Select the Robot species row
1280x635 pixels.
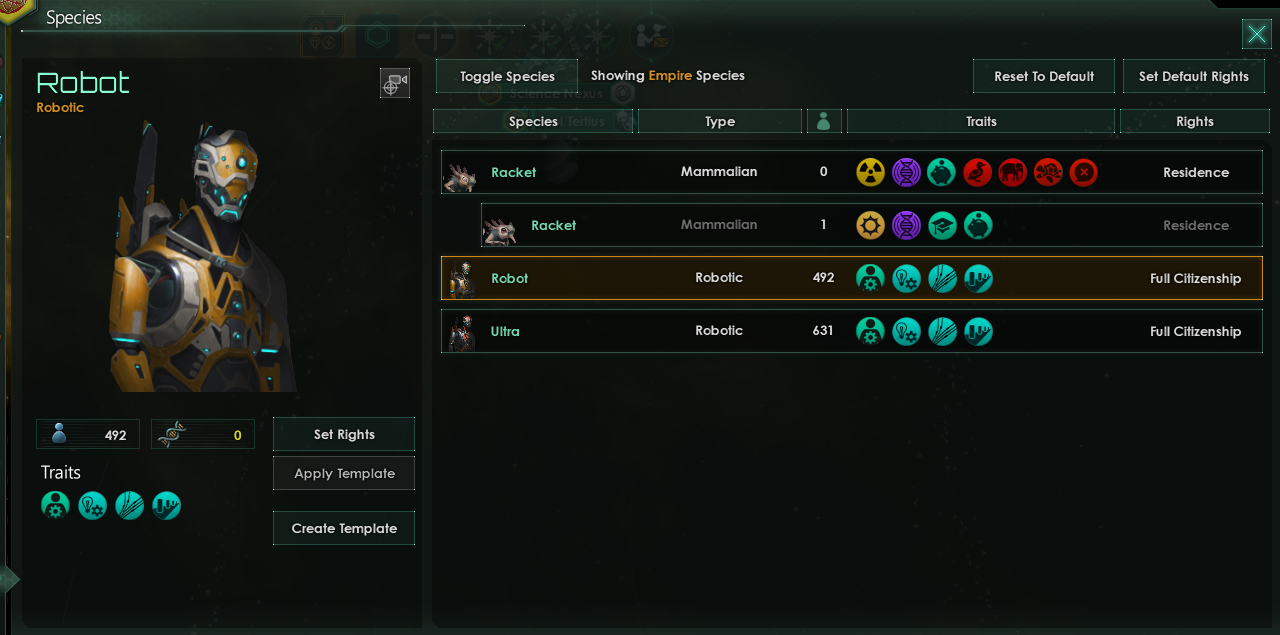coord(509,279)
